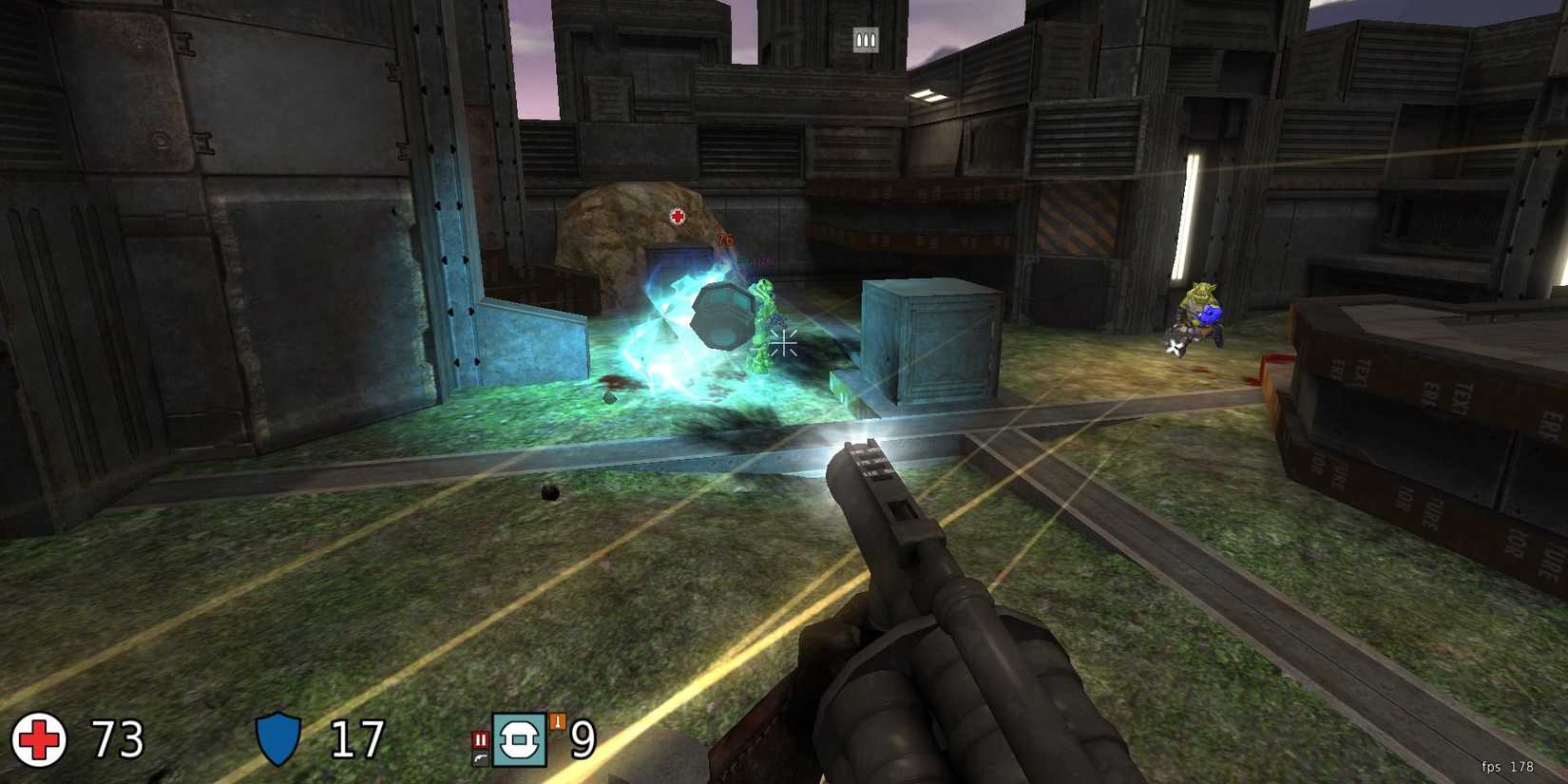Click the ammo count 9
The height and width of the screenshot is (784, 1568).
(x=582, y=739)
